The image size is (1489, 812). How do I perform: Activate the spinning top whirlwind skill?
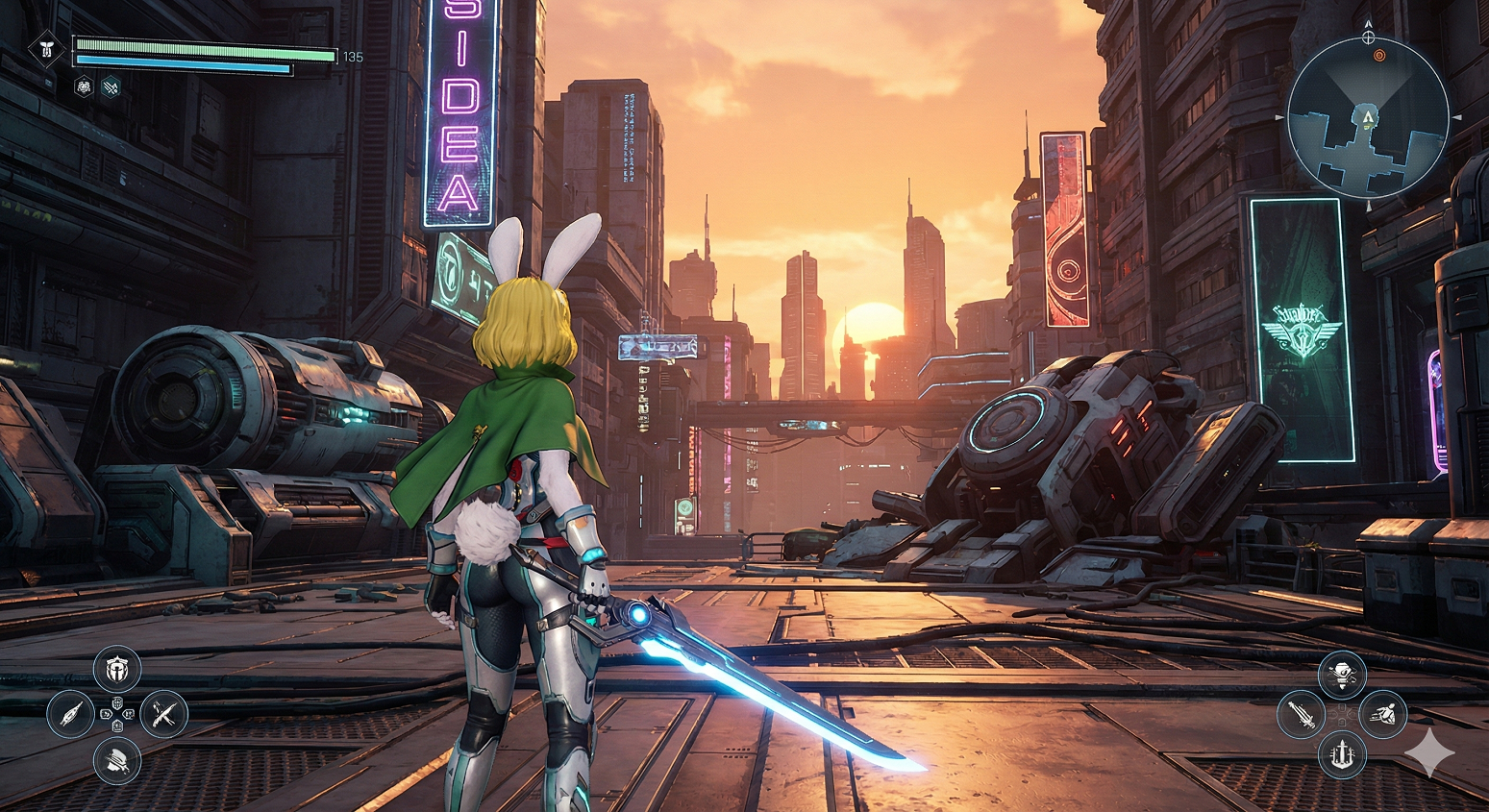[1342, 675]
